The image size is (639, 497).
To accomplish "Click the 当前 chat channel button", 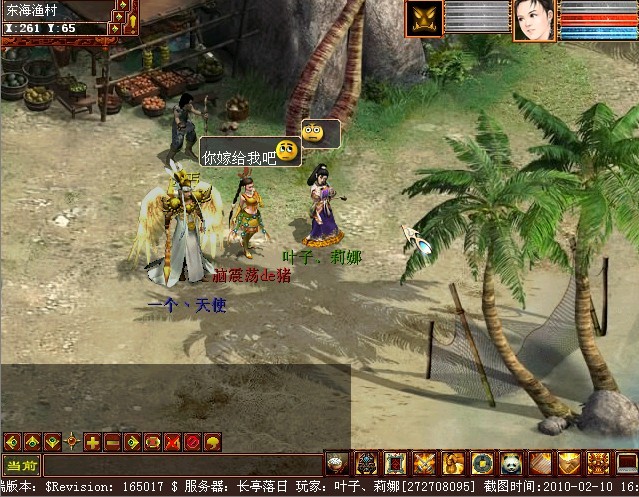I will [20, 464].
